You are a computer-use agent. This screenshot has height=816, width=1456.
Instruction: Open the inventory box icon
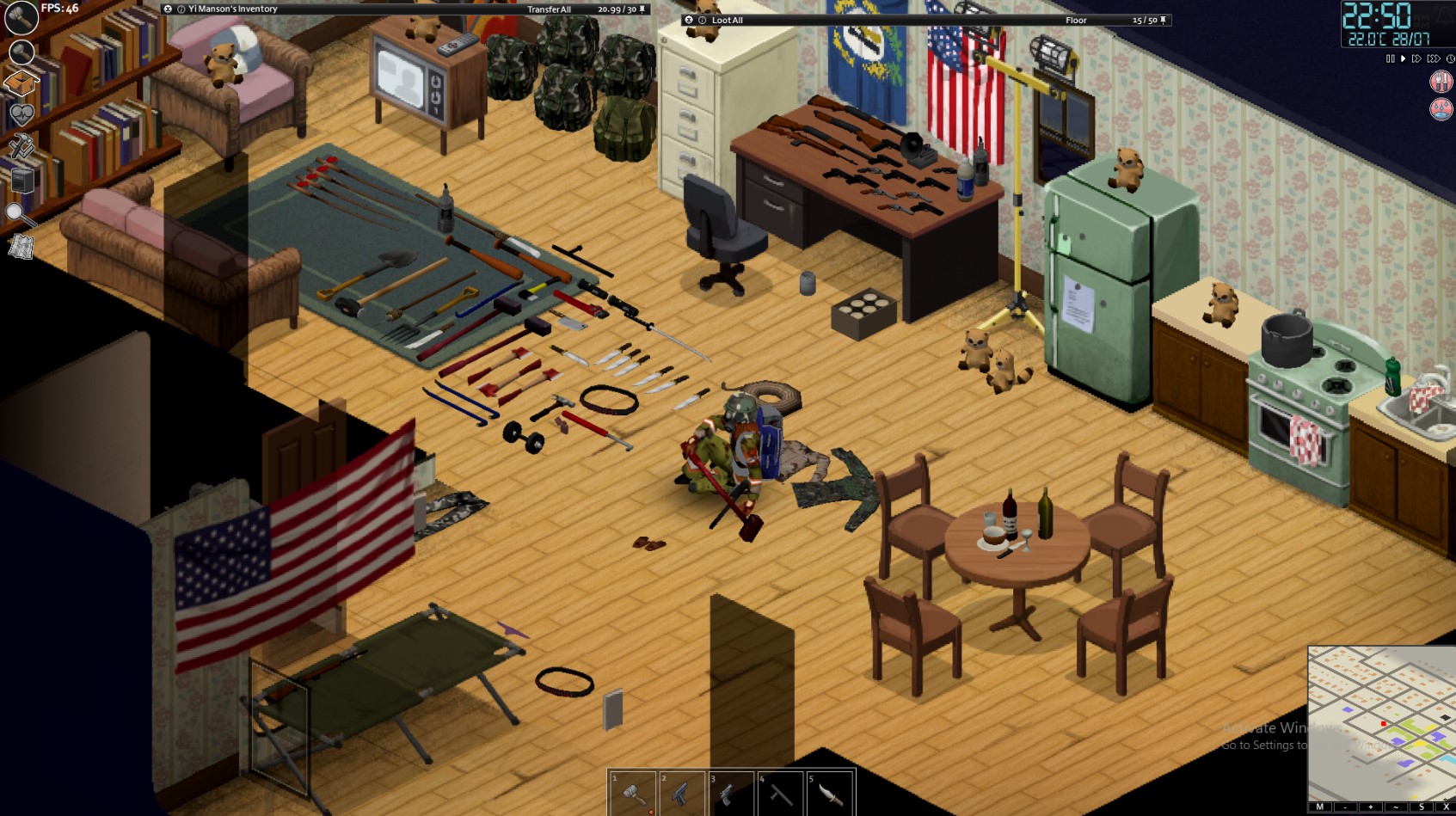click(22, 84)
